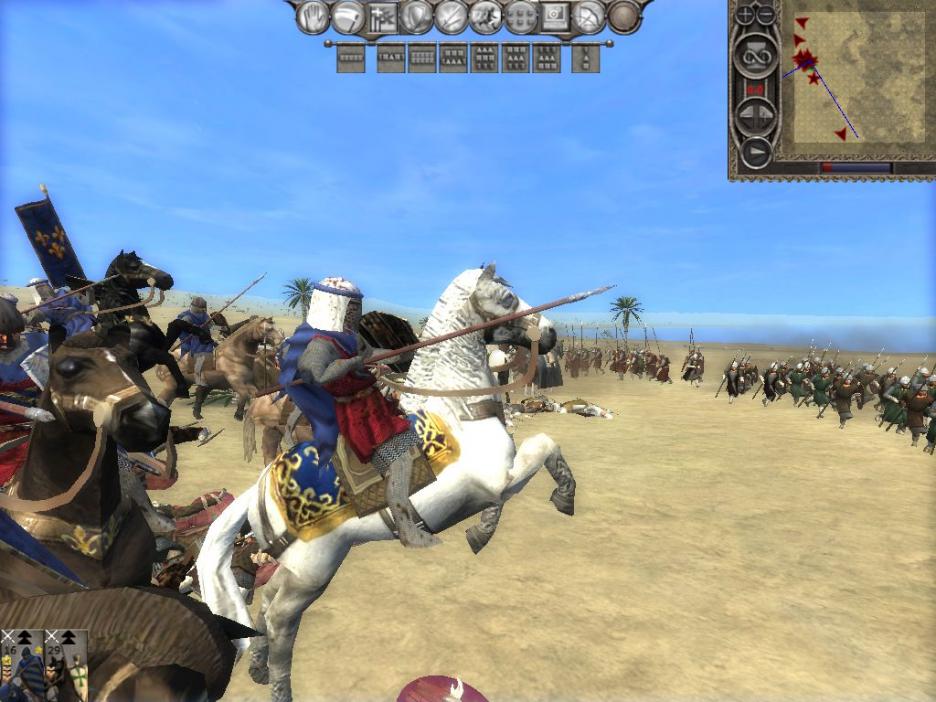Toggle the running soldier button
This screenshot has width=936, height=702.
point(487,17)
